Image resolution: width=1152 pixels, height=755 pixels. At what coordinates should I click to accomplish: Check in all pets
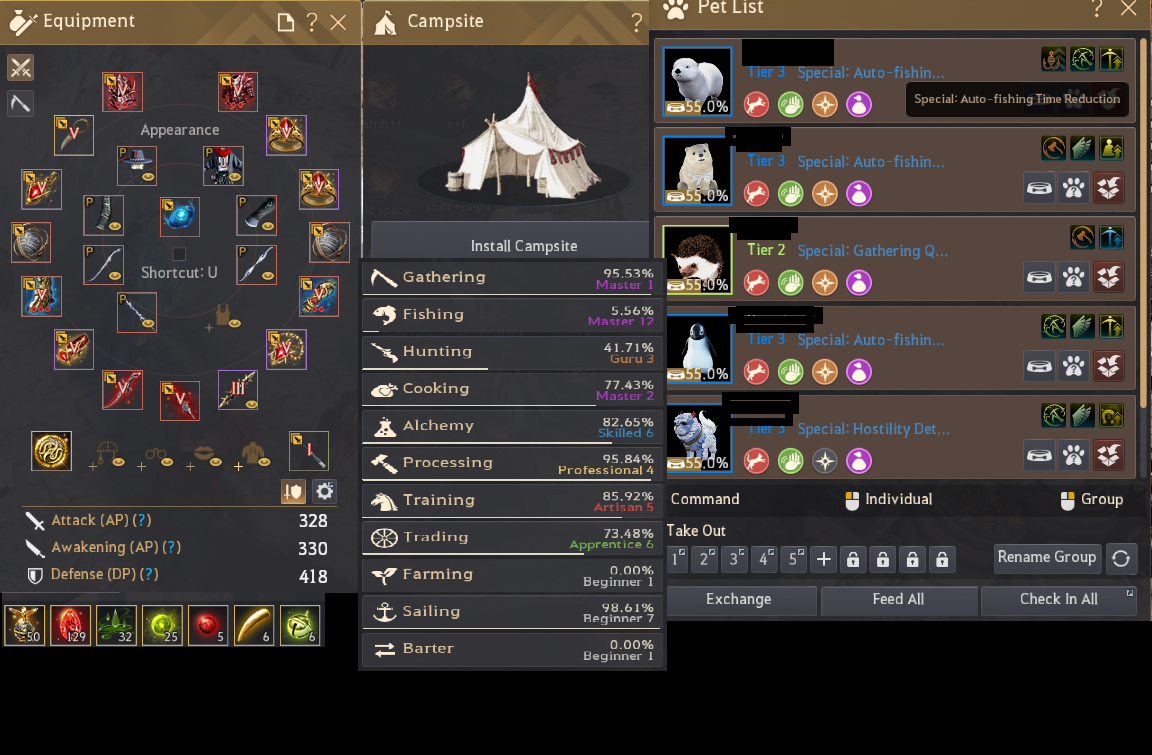click(x=1058, y=600)
